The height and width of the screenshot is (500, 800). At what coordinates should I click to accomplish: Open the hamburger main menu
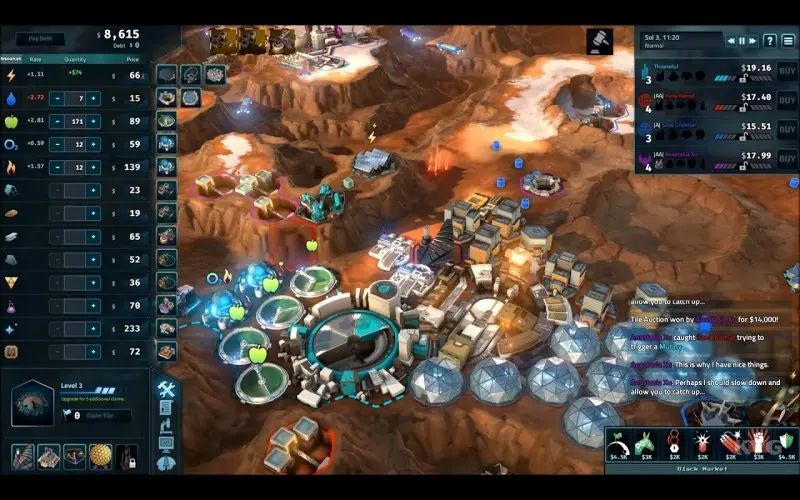[788, 41]
